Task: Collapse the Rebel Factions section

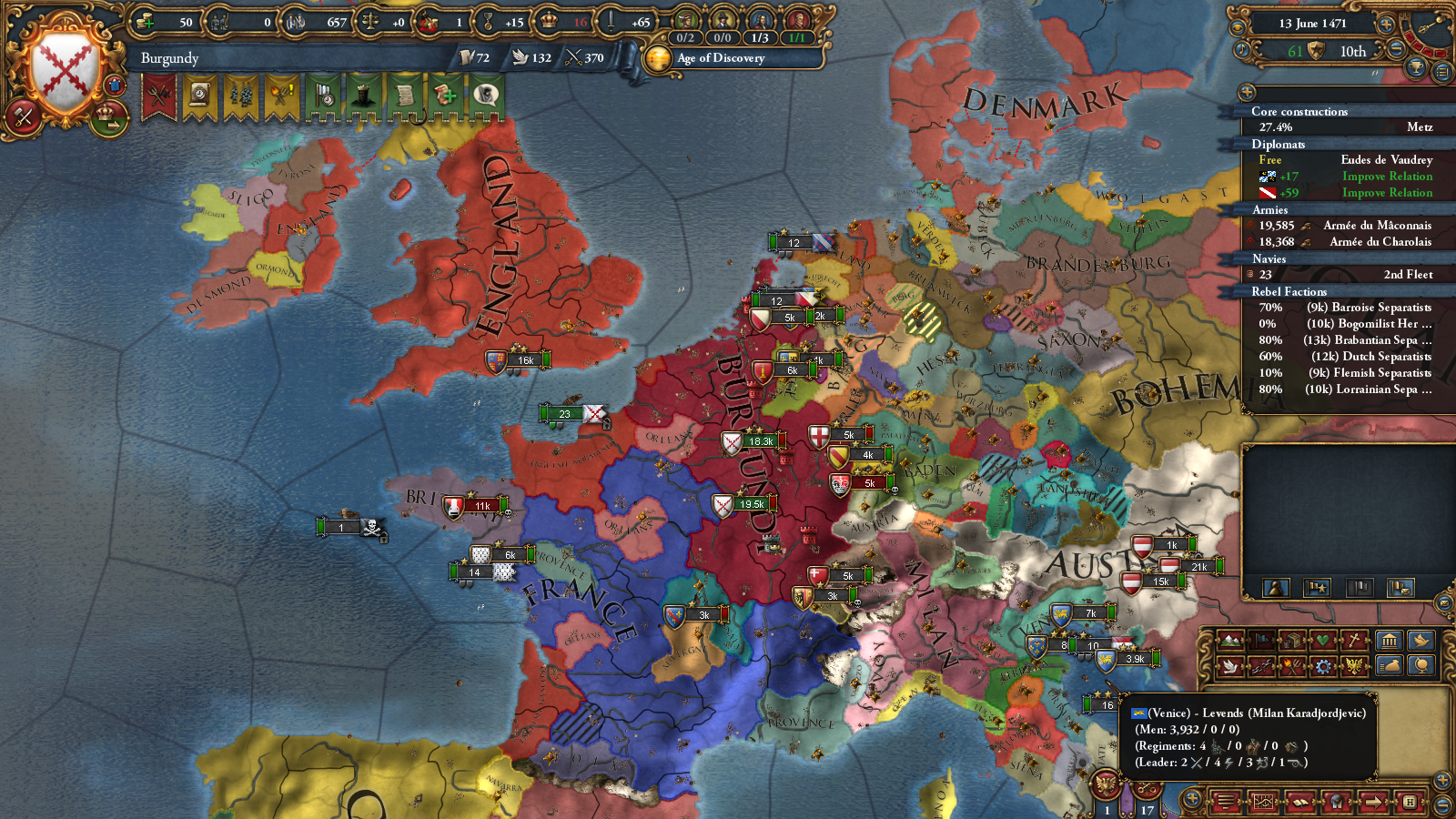Action: pos(1292,291)
